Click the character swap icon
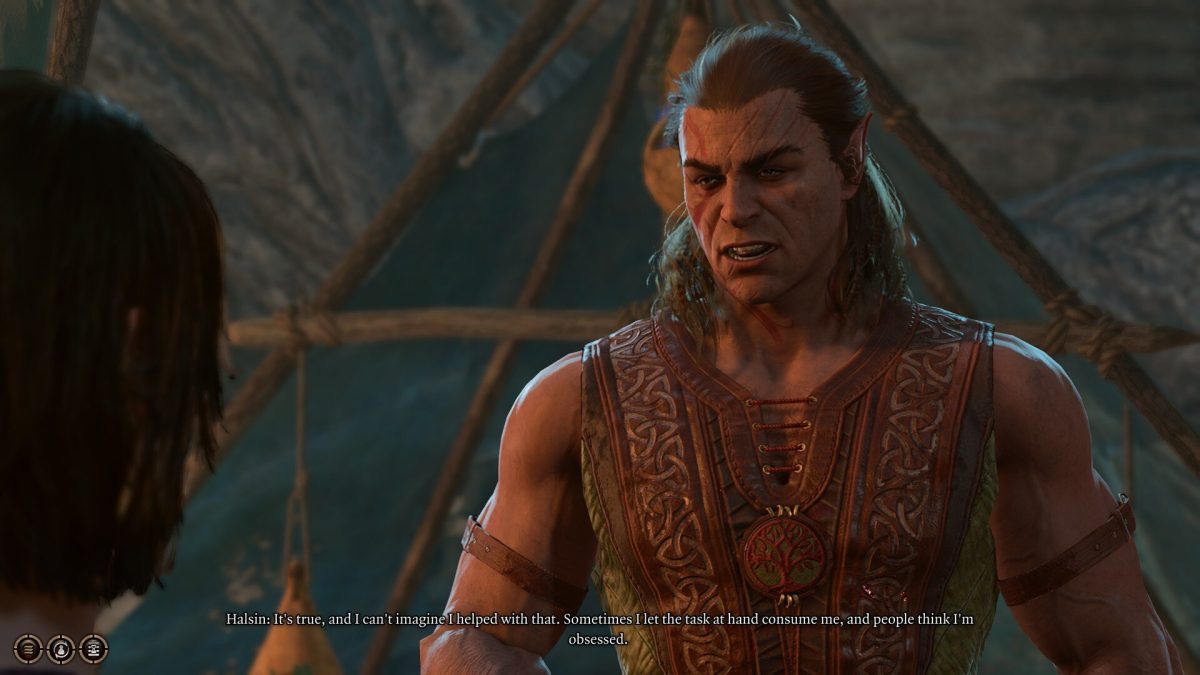 (x=61, y=649)
